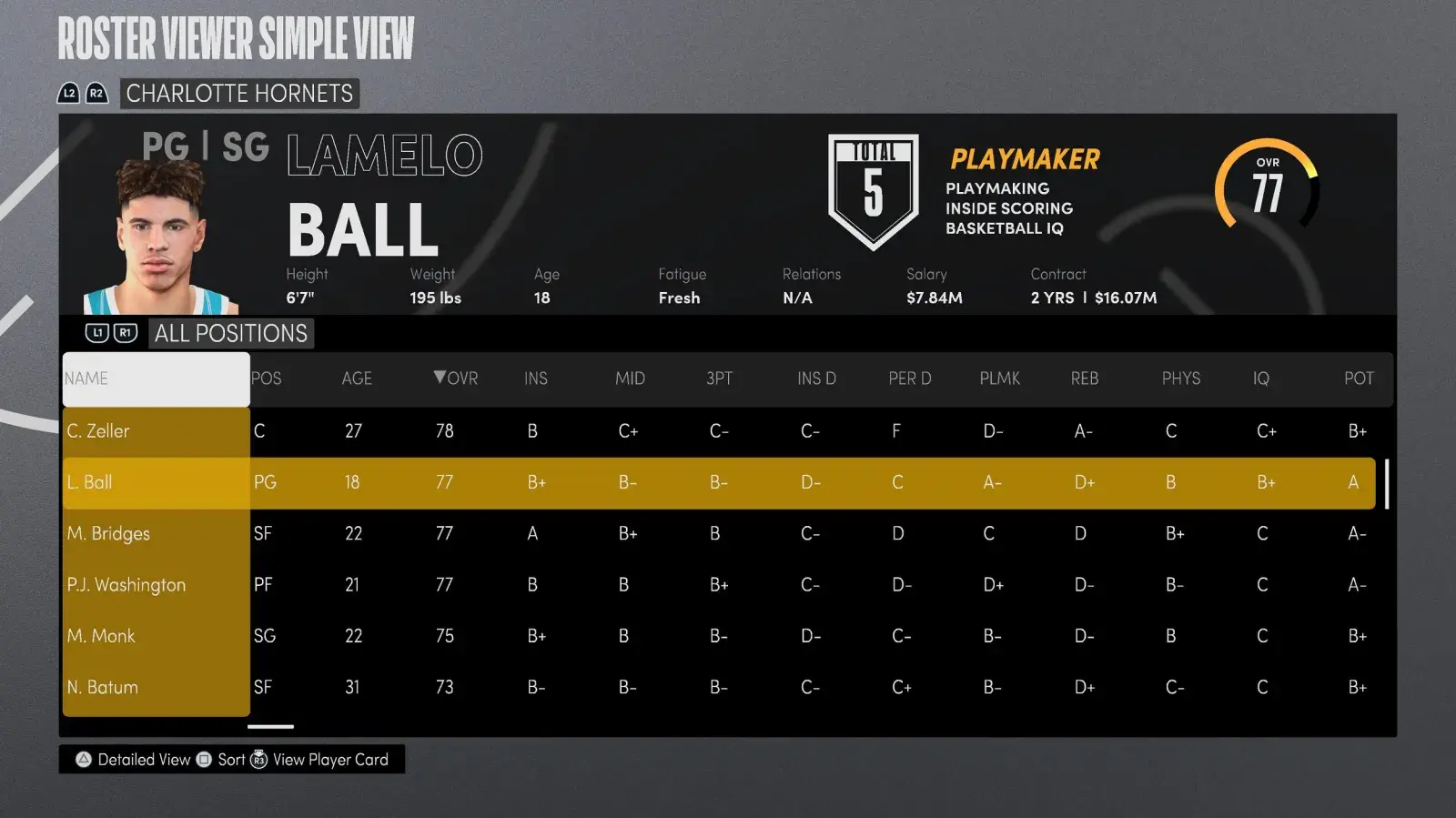Sort by the 3PT column header

pyautogui.click(x=719, y=379)
